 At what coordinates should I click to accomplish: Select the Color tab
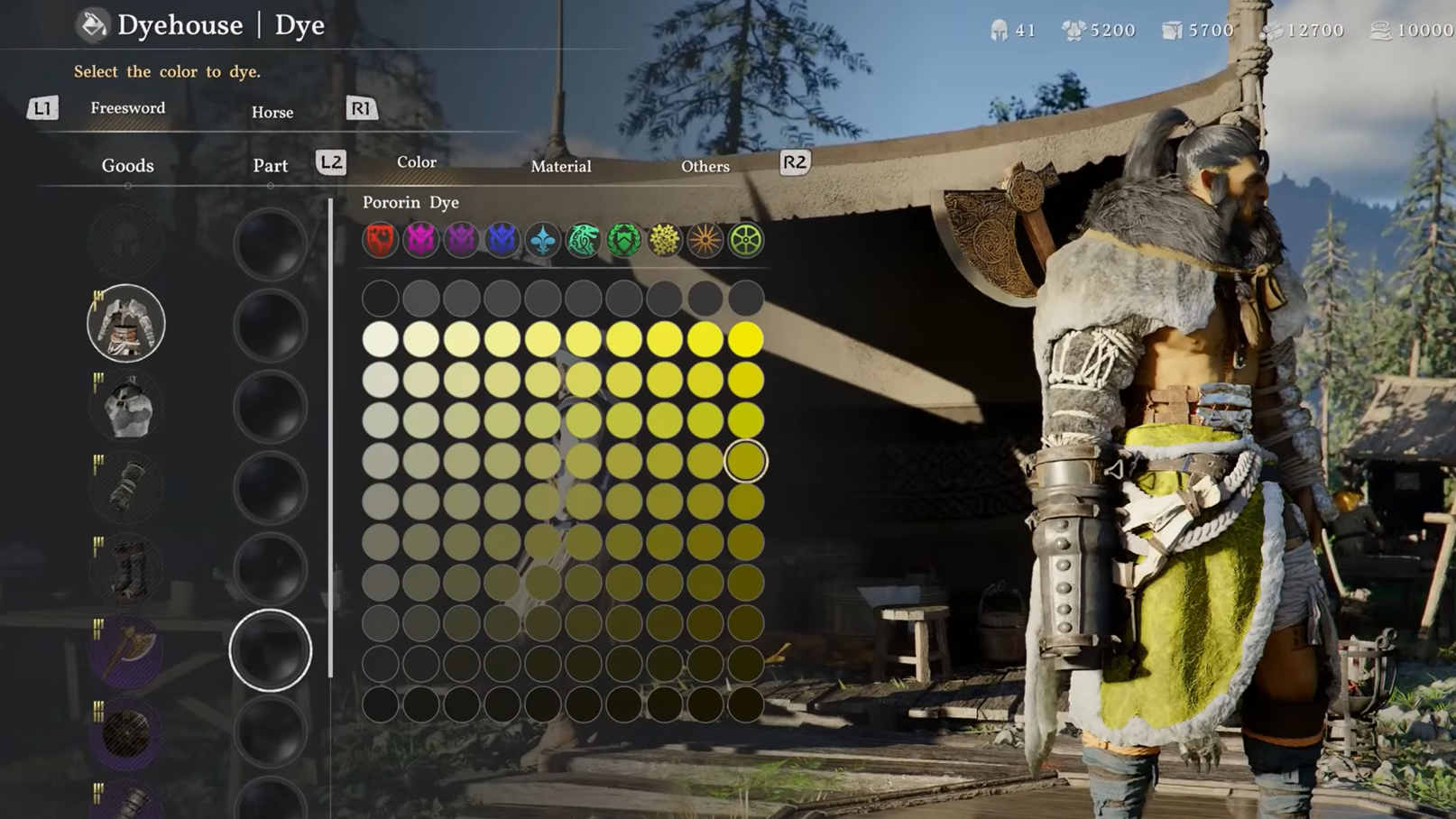click(x=417, y=162)
